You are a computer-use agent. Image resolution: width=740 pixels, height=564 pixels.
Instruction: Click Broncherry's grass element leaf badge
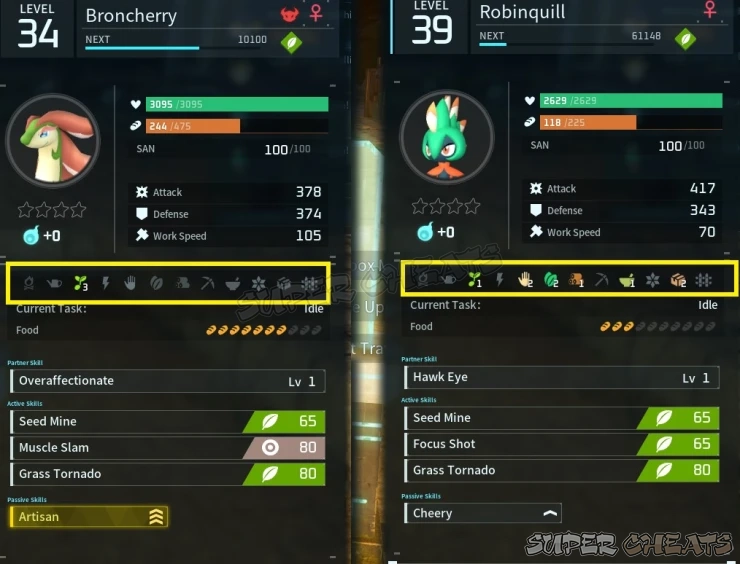point(291,42)
